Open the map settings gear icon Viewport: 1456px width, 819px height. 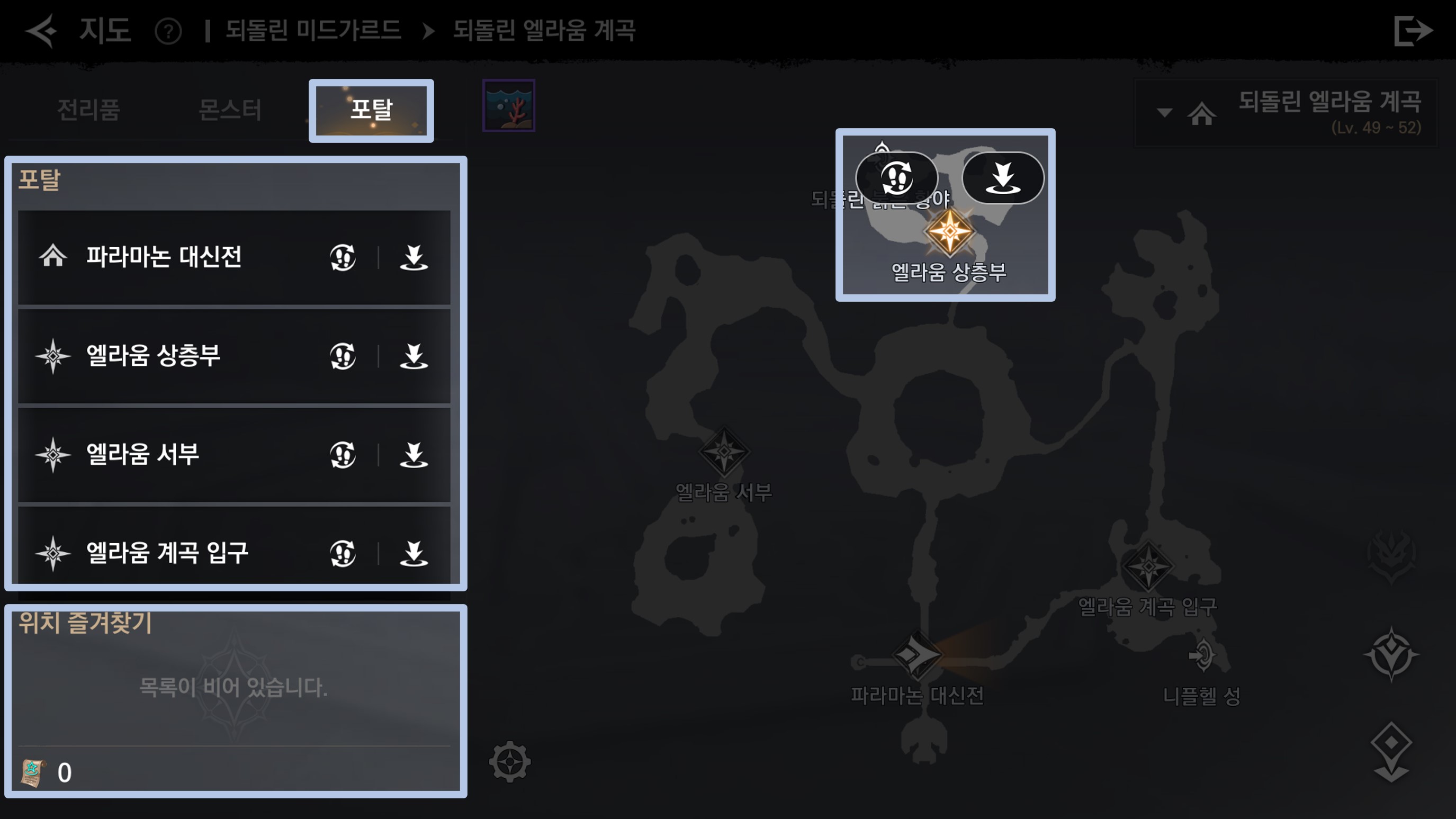pos(510,761)
